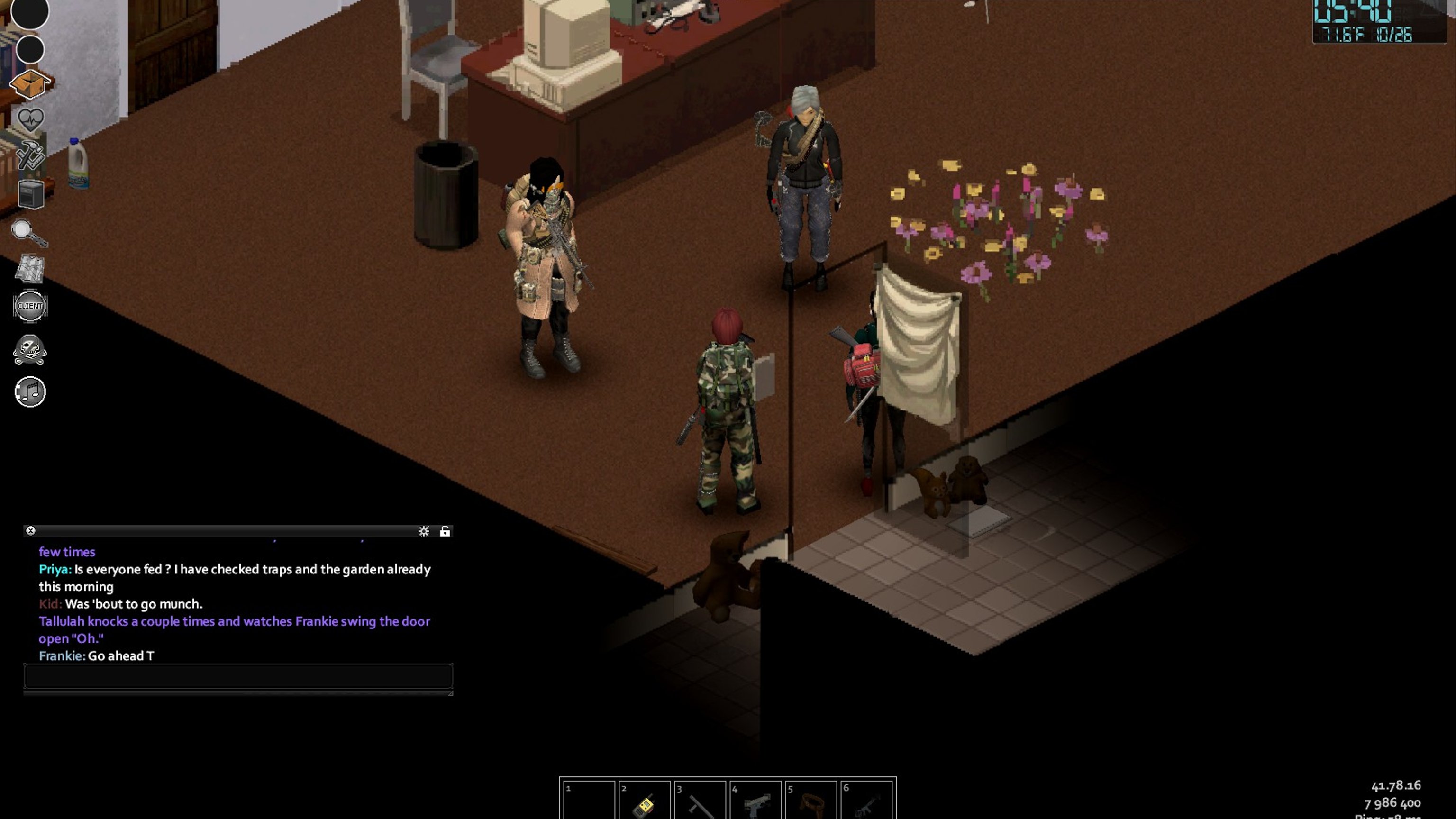Click the furniture moving icon
This screenshot has height=819, width=1456.
tap(30, 194)
